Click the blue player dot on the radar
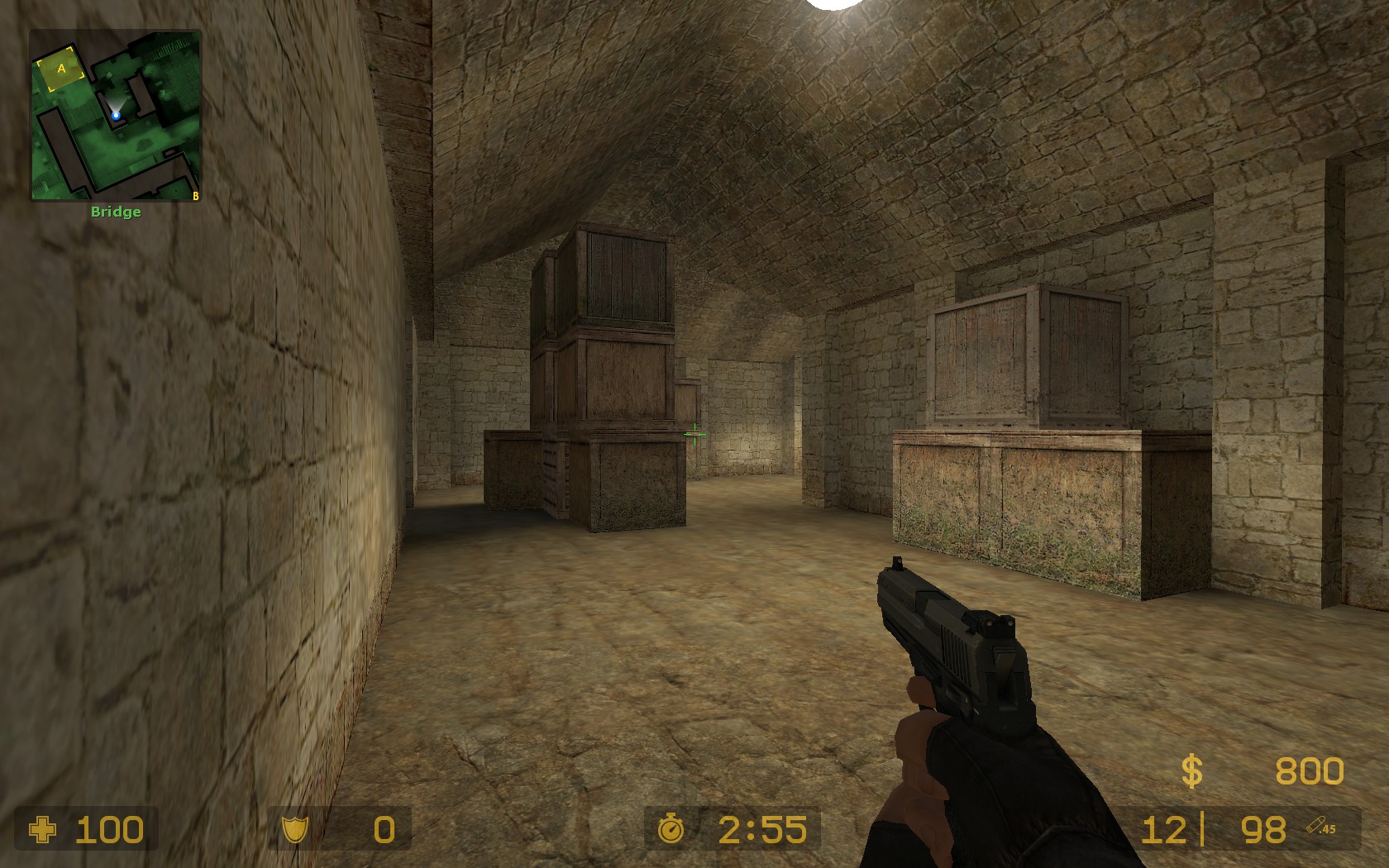 click(116, 116)
